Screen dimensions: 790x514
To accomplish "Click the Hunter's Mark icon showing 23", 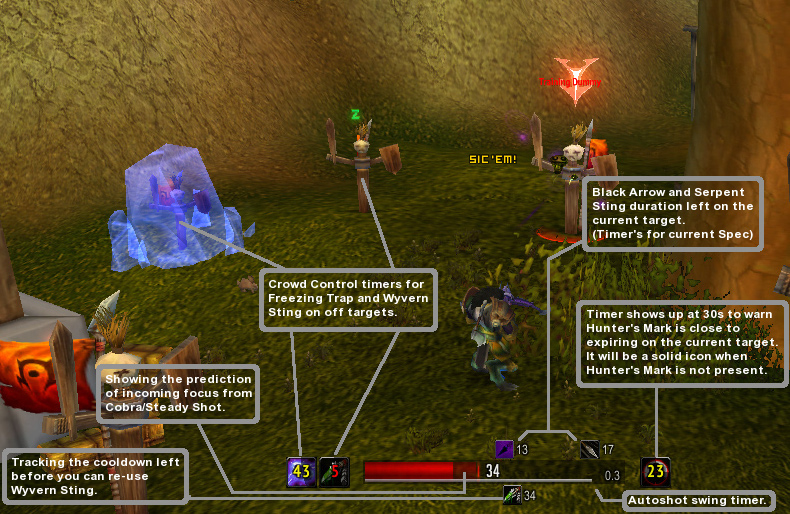I will tap(655, 472).
